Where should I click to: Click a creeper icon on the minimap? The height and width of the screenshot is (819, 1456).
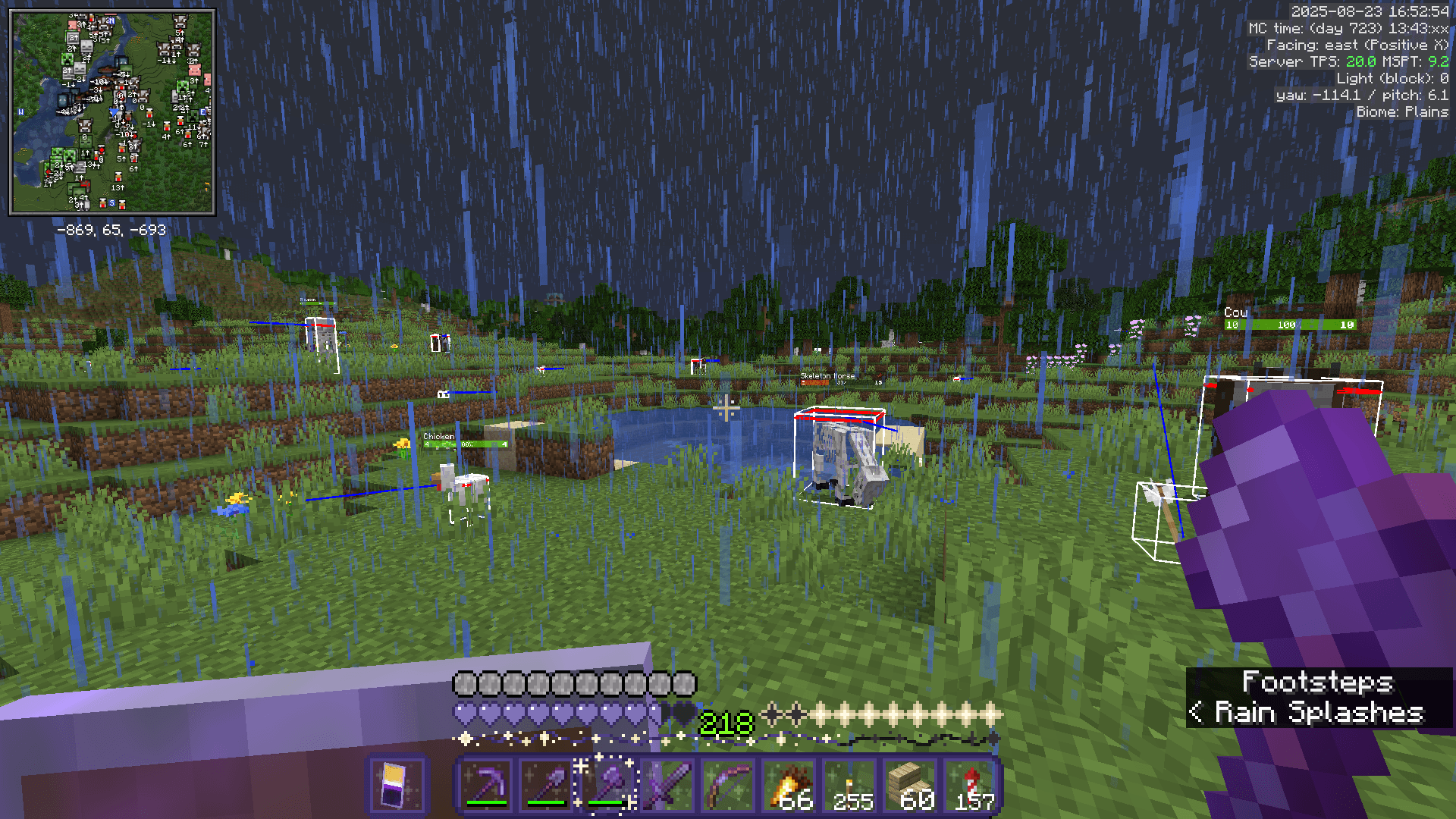(67, 59)
